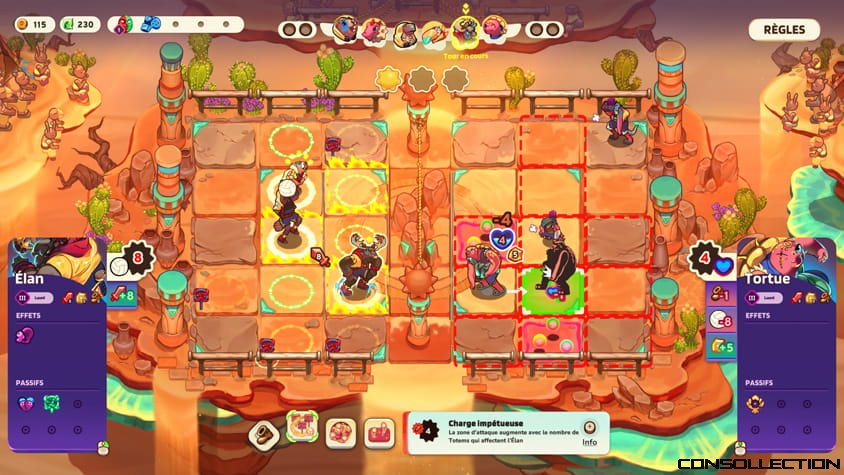Select the first turn-order portrait
844x475 pixels.
click(346, 30)
